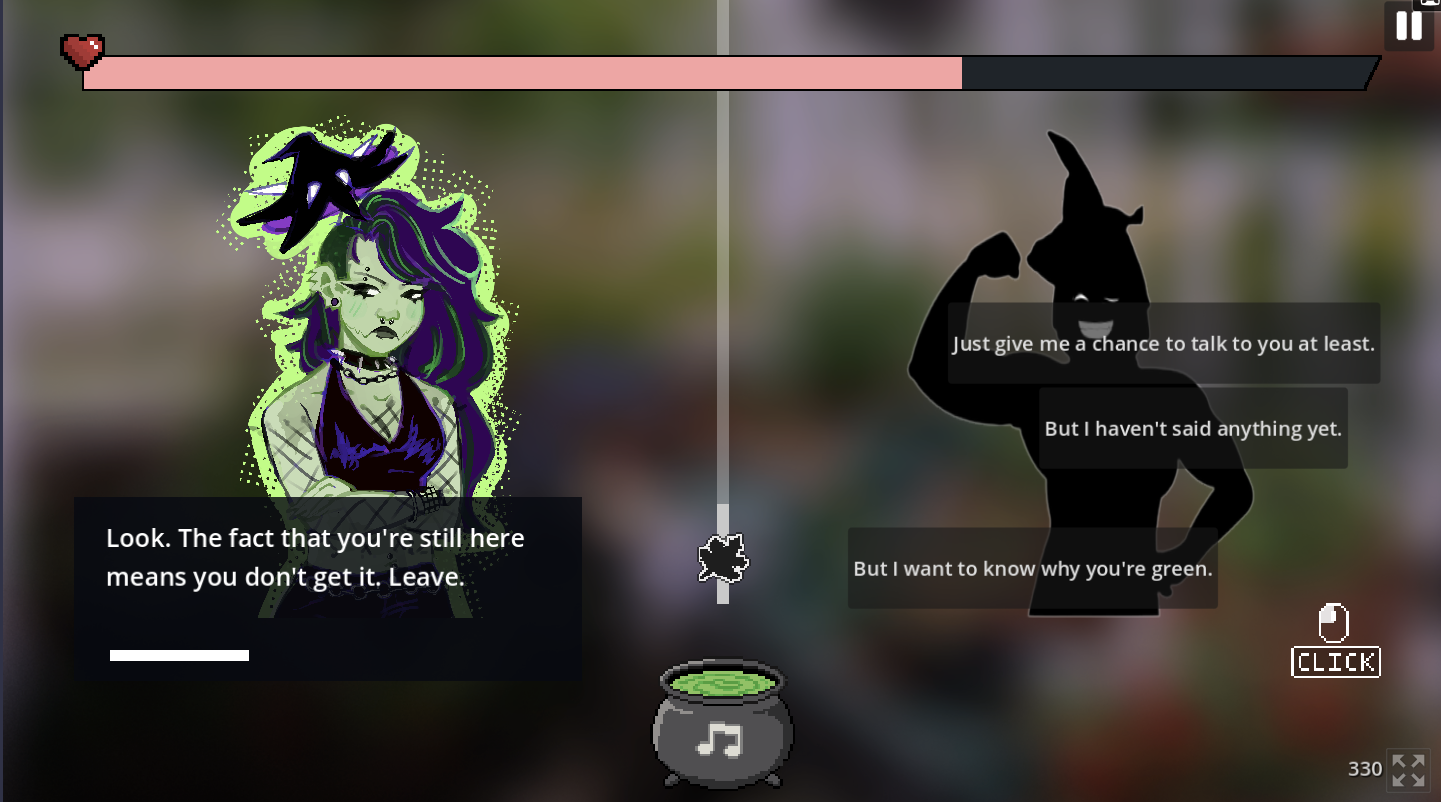
Task: Choose "Just give me a chance to talk" reply
Action: [1163, 343]
